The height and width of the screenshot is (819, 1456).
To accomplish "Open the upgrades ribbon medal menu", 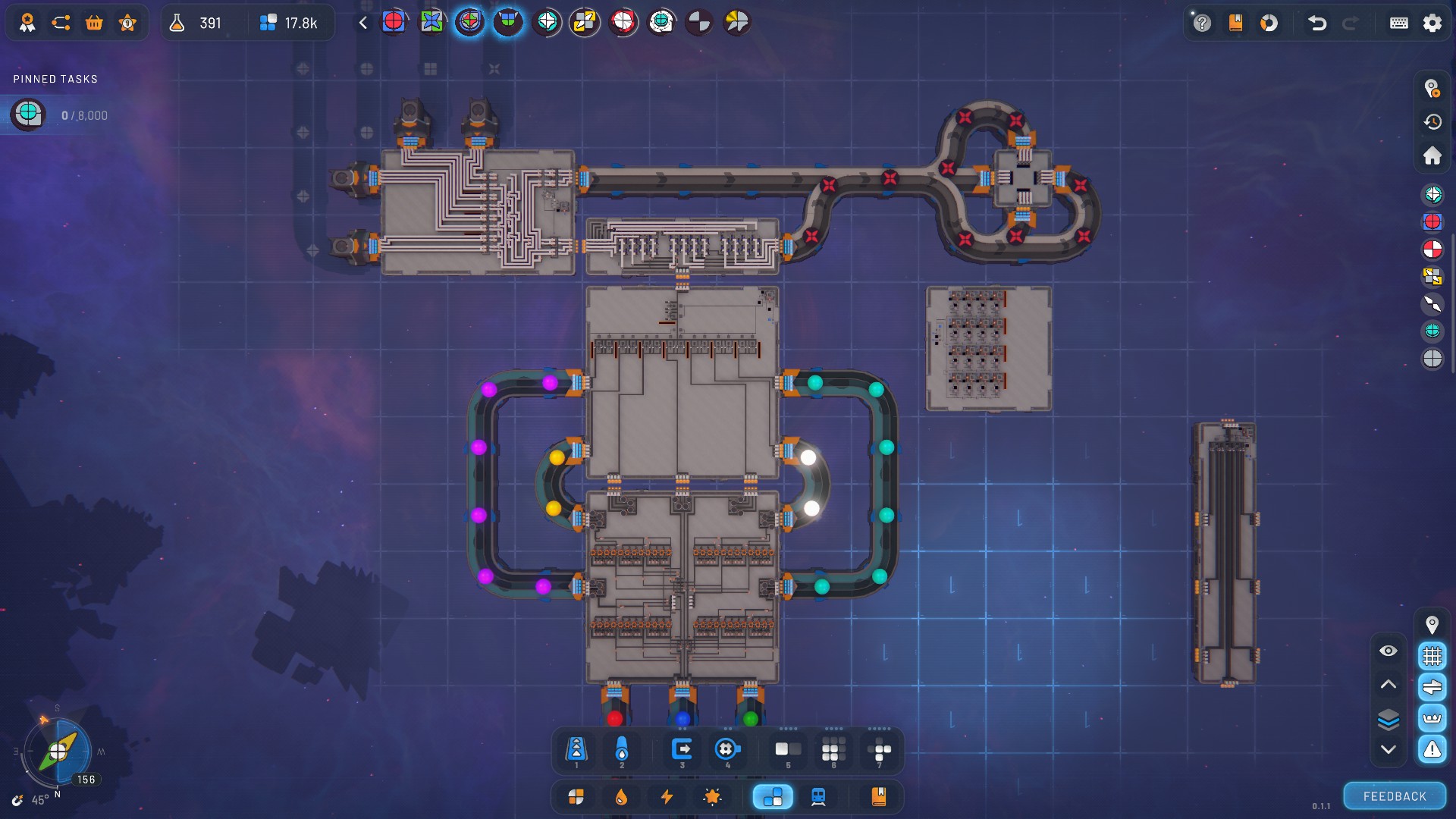I will pyautogui.click(x=28, y=23).
